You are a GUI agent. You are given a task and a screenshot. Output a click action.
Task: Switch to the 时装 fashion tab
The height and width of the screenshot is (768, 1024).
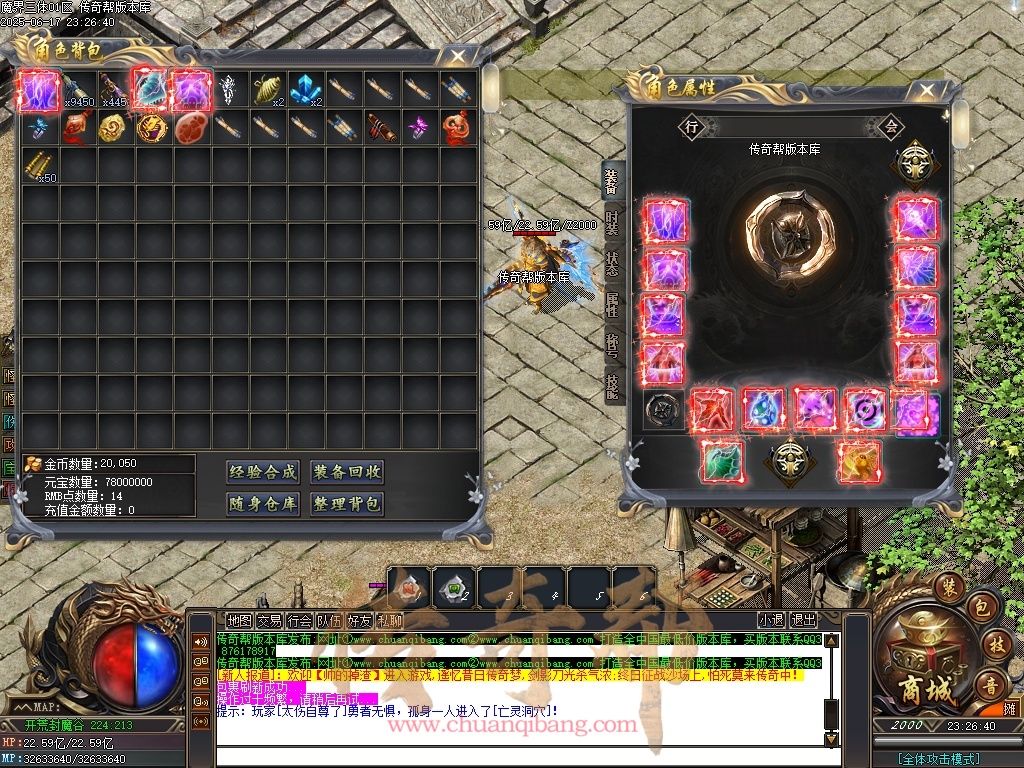(x=612, y=222)
